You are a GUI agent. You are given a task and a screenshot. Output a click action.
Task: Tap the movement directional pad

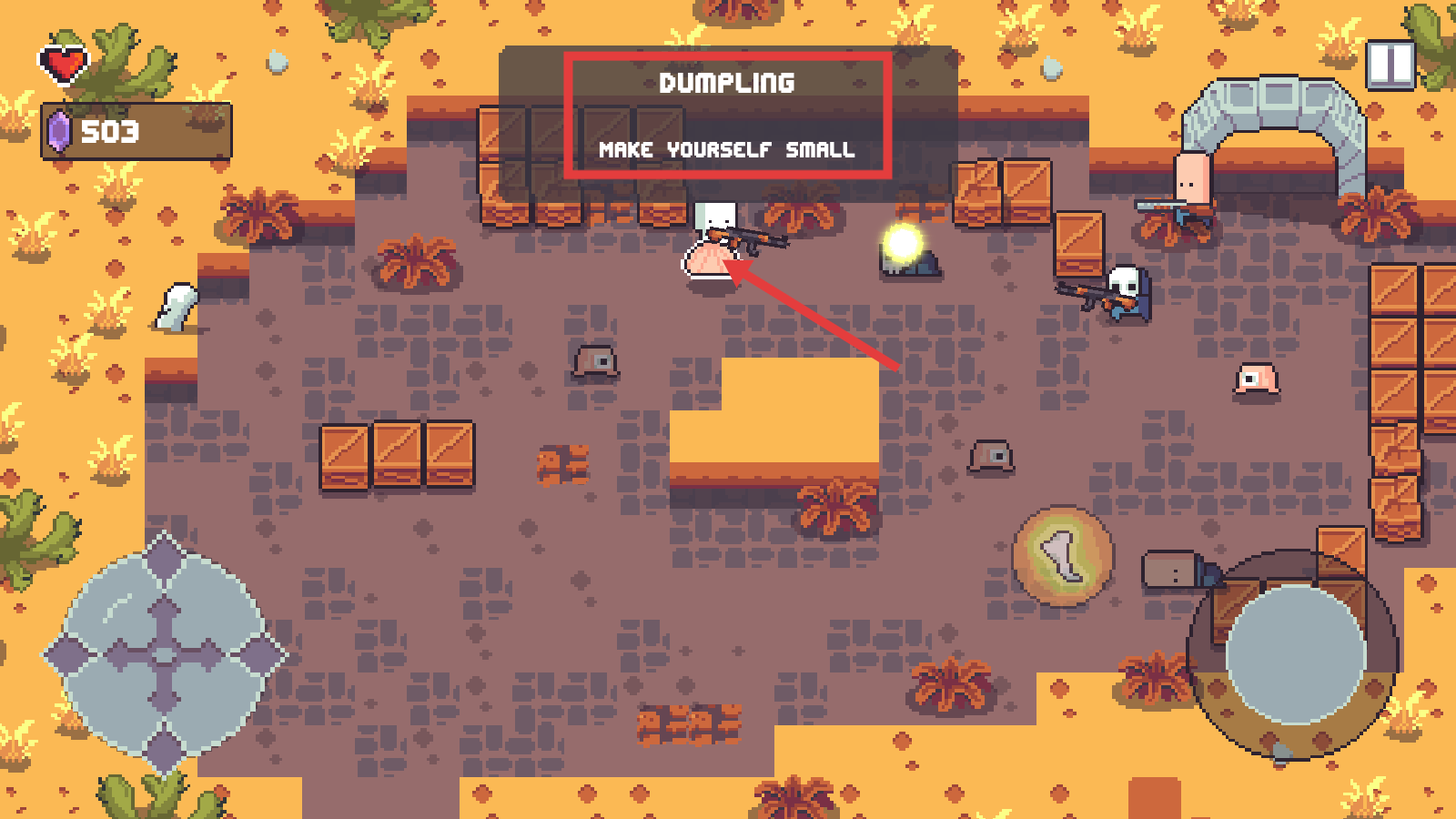(x=164, y=653)
